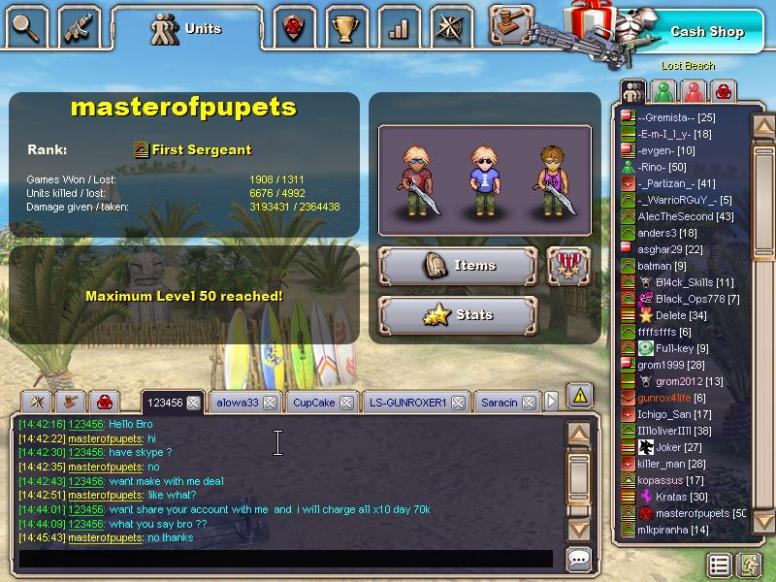This screenshot has width=776, height=582.
Task: Open the Cash Shop
Action: click(706, 31)
